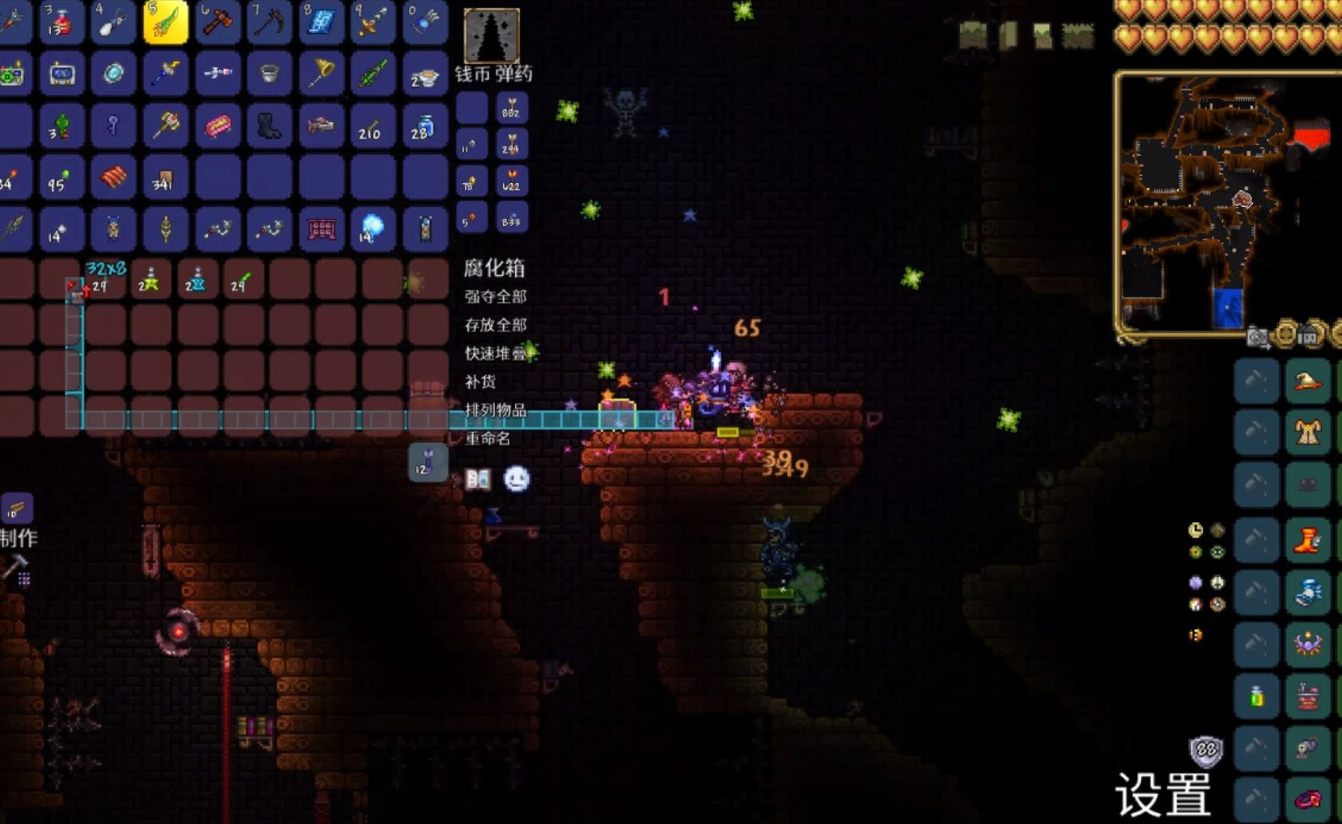Open the 设置 settings menu
The width and height of the screenshot is (1342, 824).
pos(1163,795)
